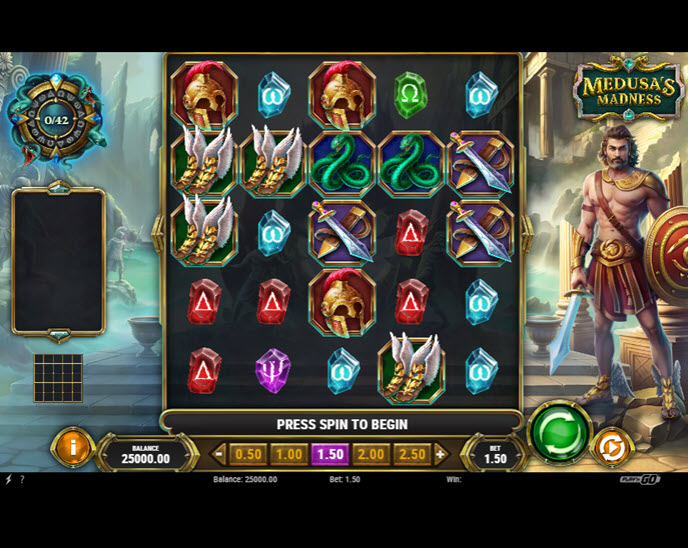Open the autoplay settings button
The image size is (688, 548).
[x=610, y=448]
